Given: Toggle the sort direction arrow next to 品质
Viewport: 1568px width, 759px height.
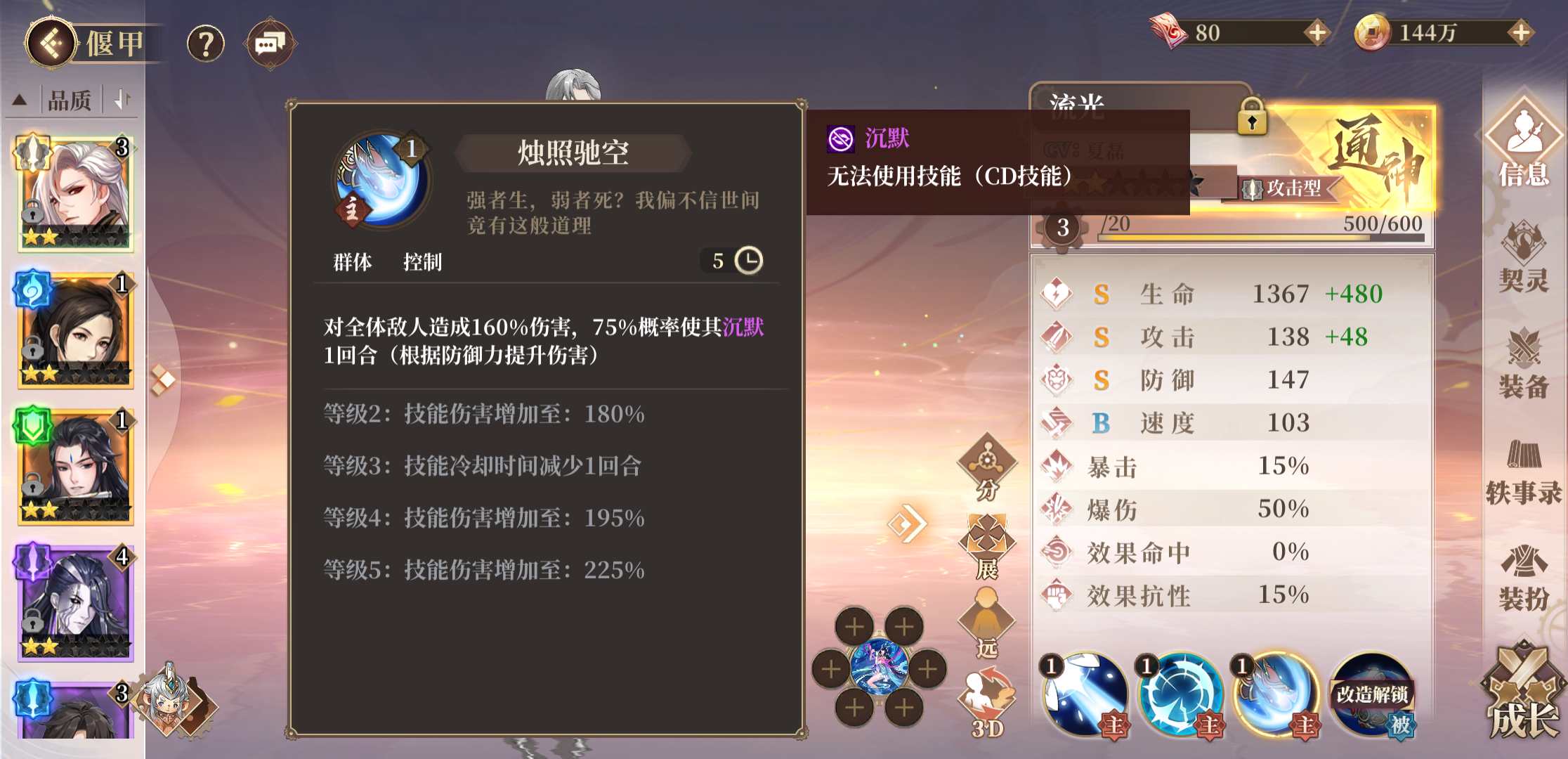Looking at the screenshot, I should (x=122, y=100).
